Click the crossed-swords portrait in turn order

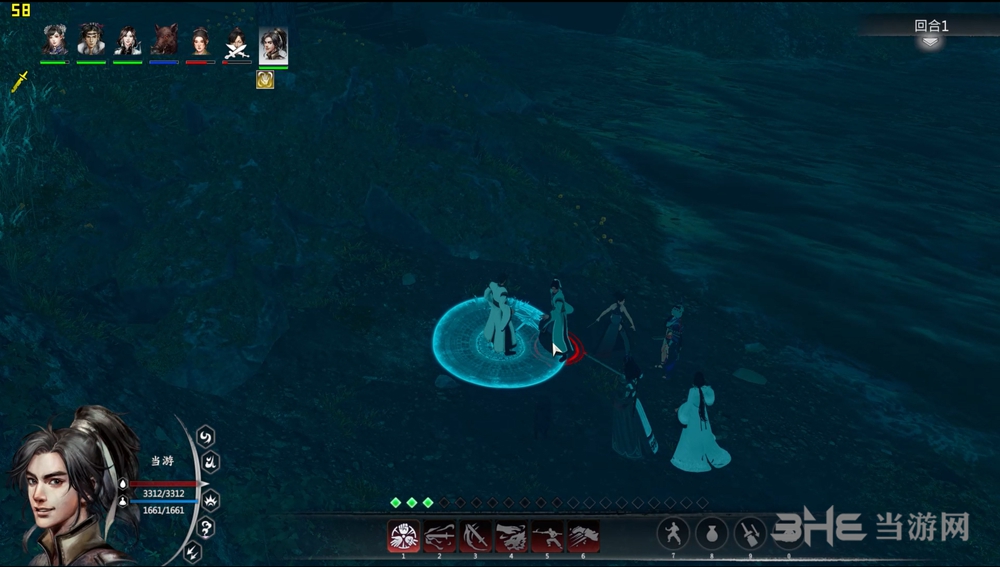tap(236, 41)
